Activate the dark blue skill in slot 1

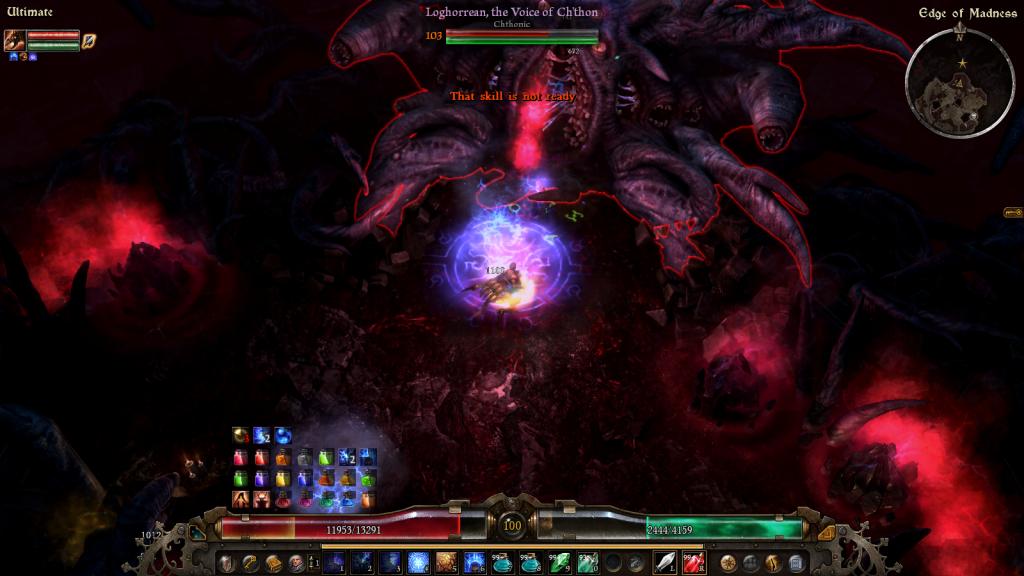332,563
